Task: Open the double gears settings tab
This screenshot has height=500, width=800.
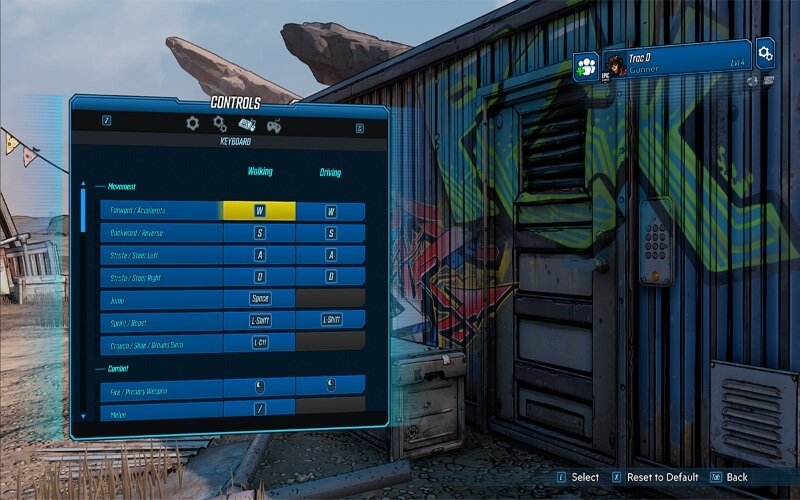Action: click(220, 124)
